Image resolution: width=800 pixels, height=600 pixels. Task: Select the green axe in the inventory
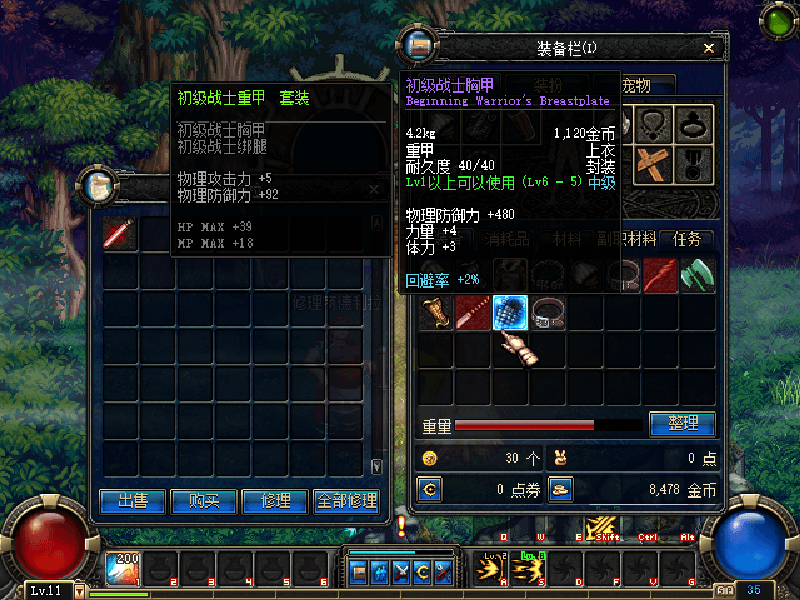click(x=697, y=274)
